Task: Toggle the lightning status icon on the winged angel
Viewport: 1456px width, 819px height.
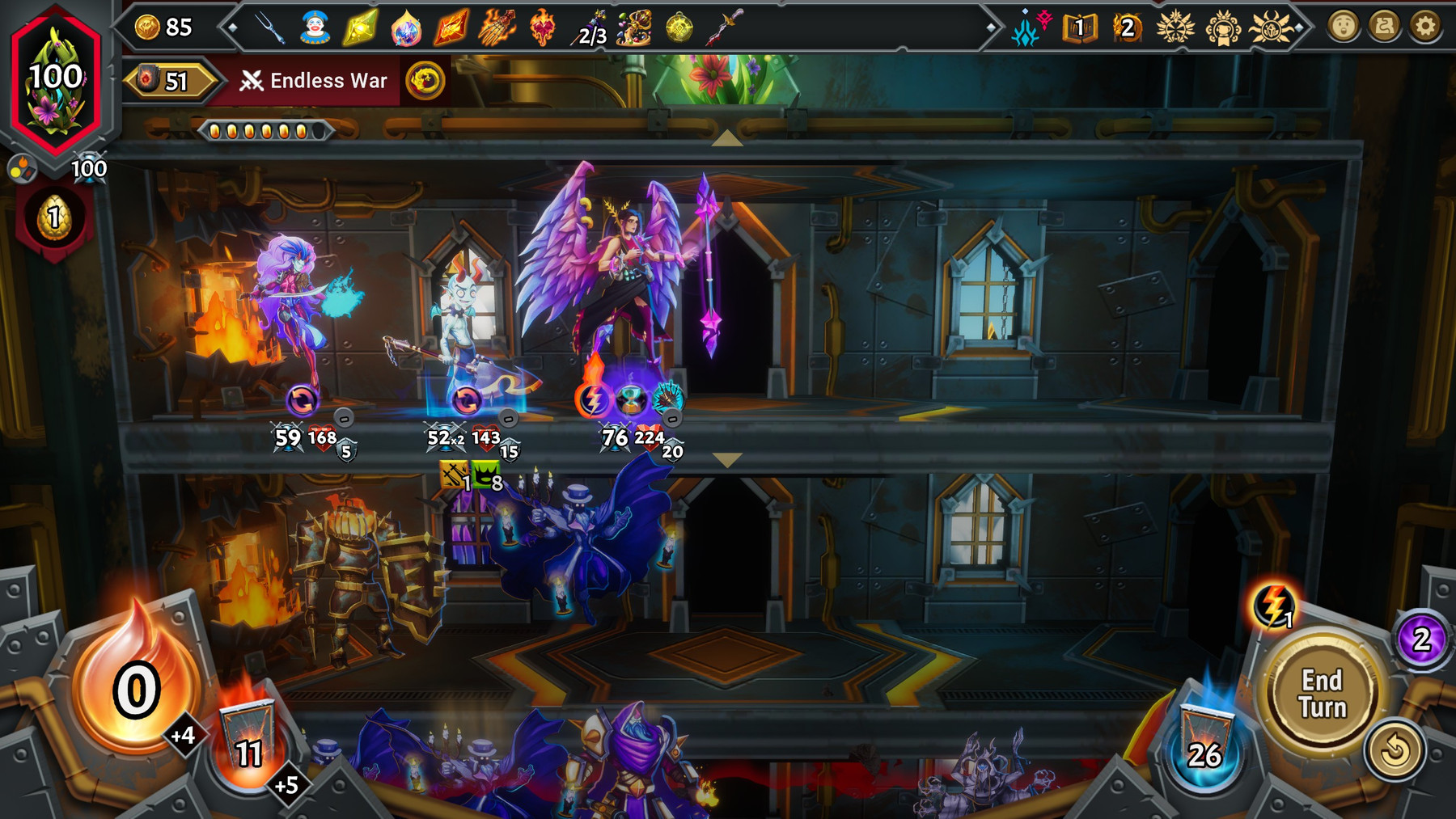Action: pos(593,399)
